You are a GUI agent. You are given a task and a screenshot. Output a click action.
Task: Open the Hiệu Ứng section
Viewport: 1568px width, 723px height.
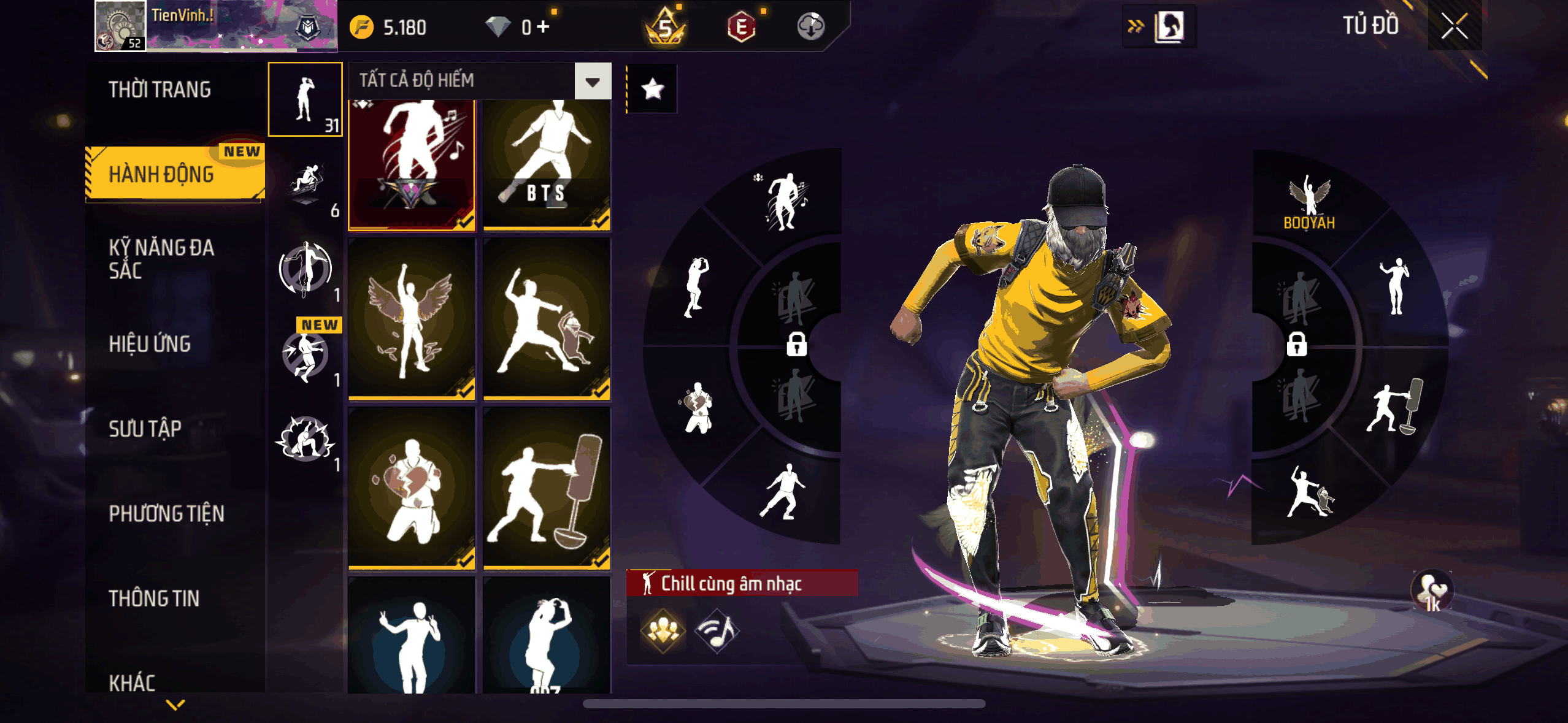tap(150, 344)
